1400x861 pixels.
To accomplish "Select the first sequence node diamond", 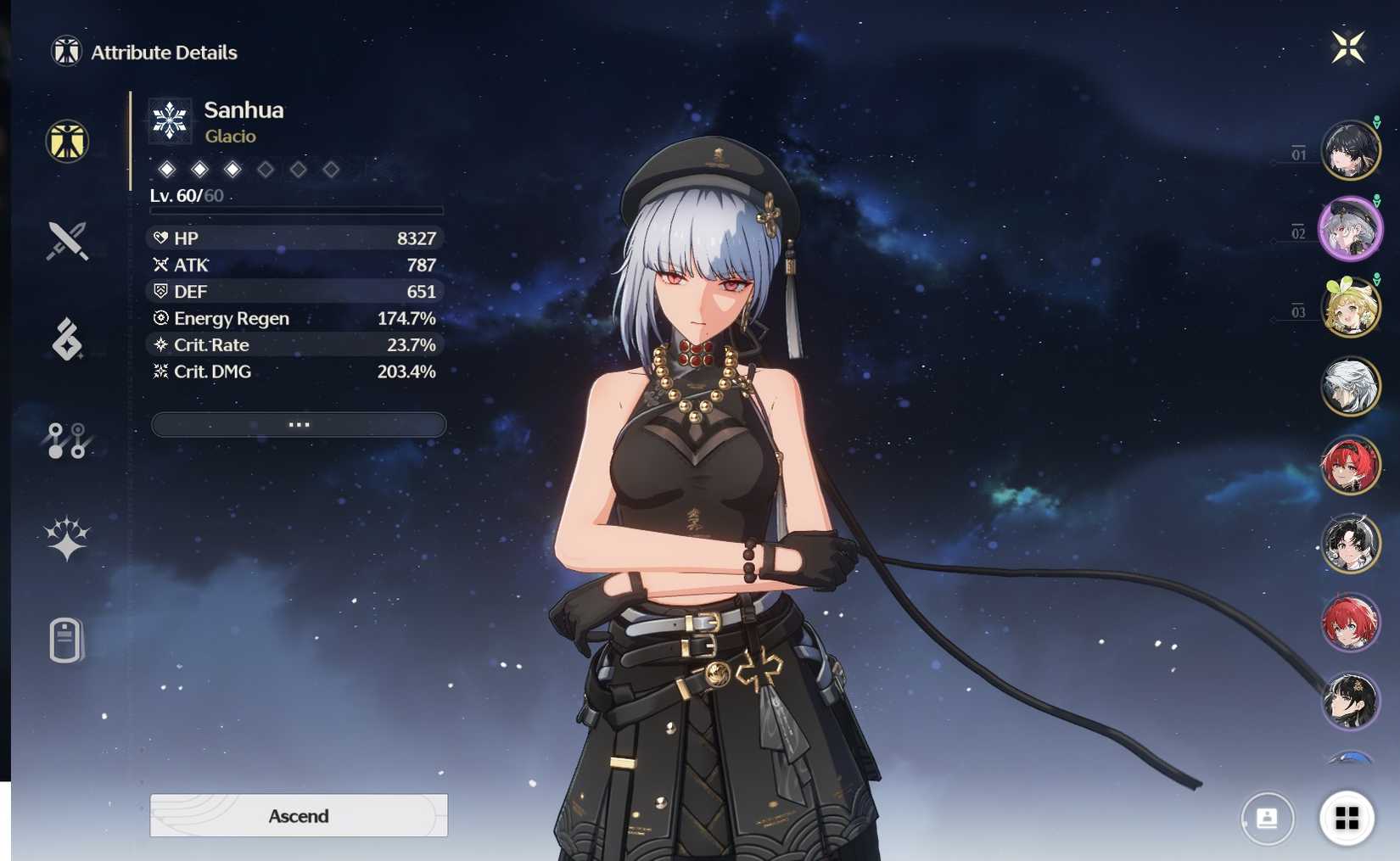I will point(166,169).
